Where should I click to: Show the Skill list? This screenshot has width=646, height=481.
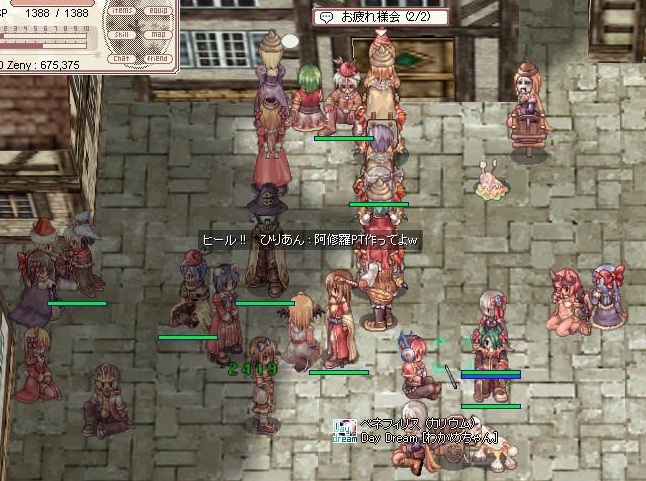pyautogui.click(x=124, y=34)
